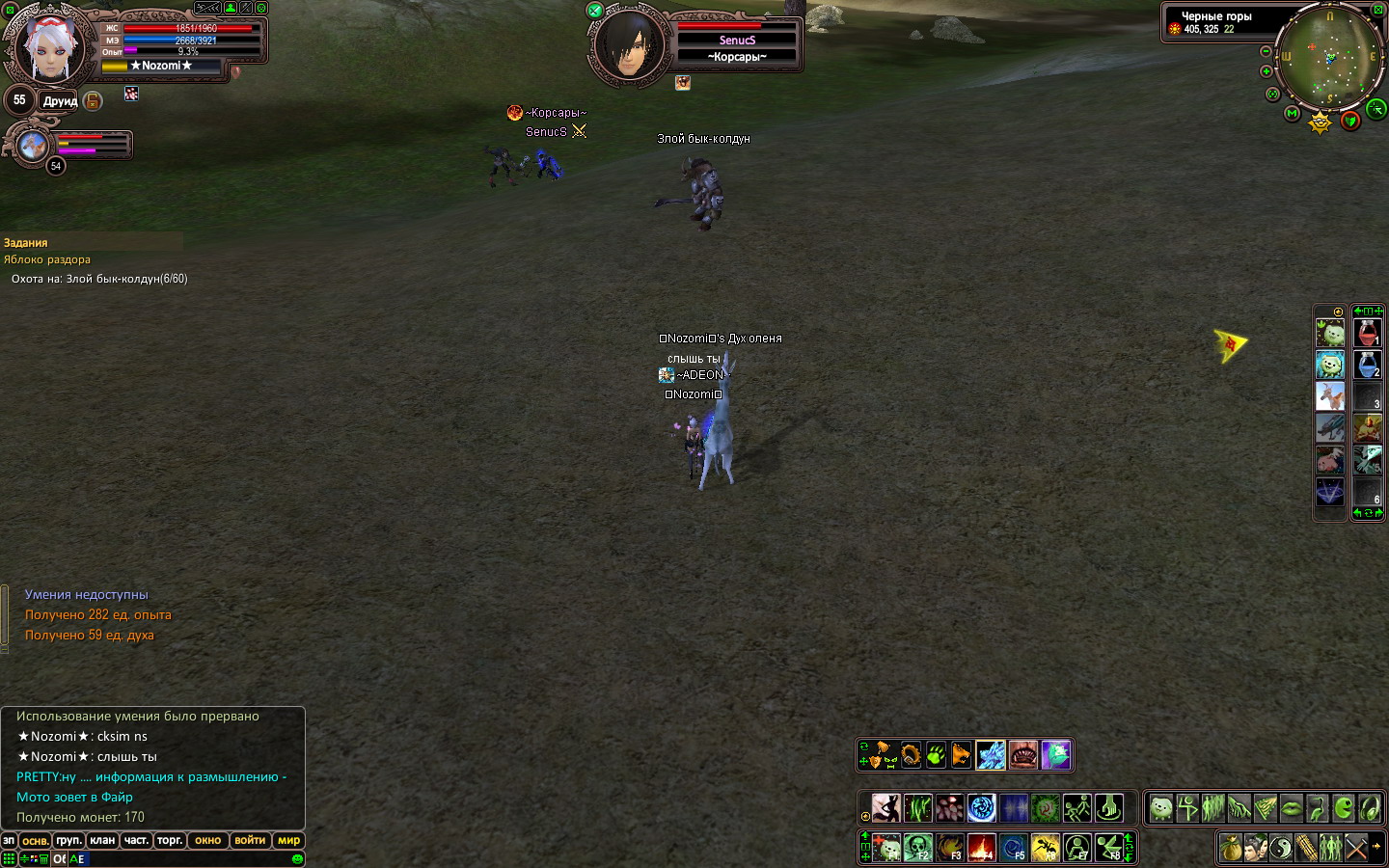The width and height of the screenshot is (1389, 868).
Task: Open the yin-yang menu icon
Action: point(1280,848)
